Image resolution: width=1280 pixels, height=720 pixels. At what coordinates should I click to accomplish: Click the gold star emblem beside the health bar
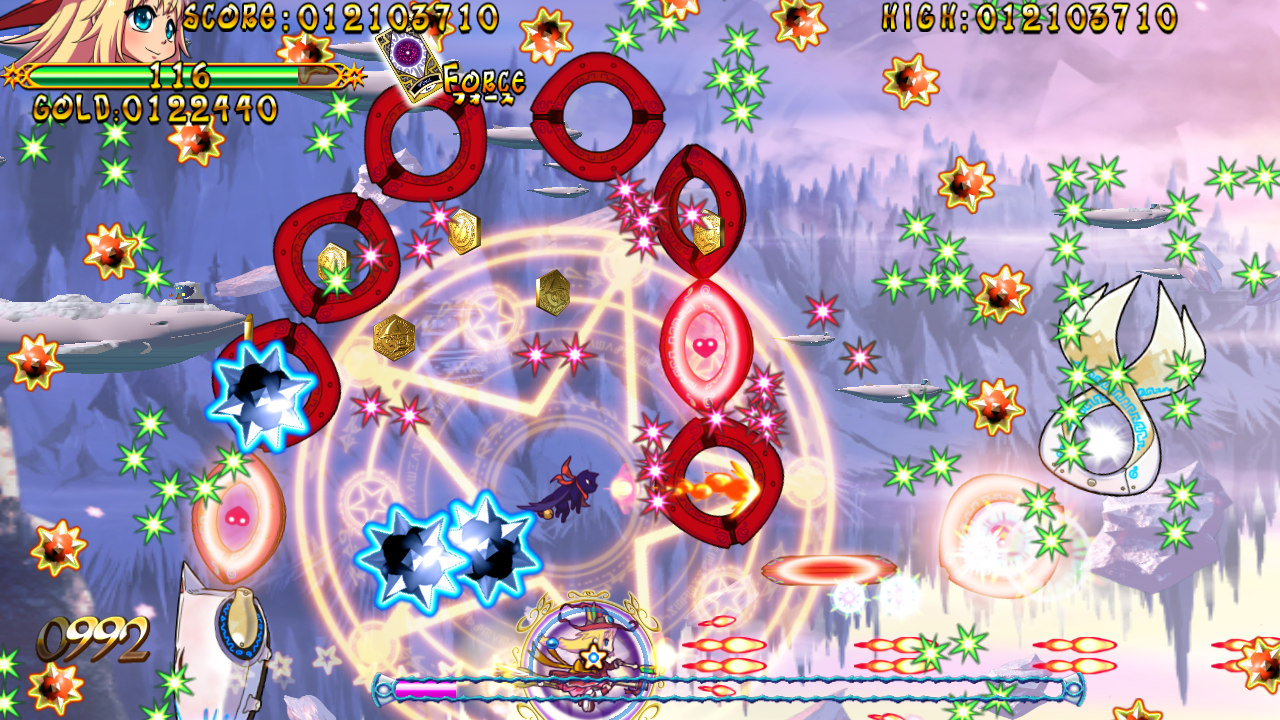14,73
